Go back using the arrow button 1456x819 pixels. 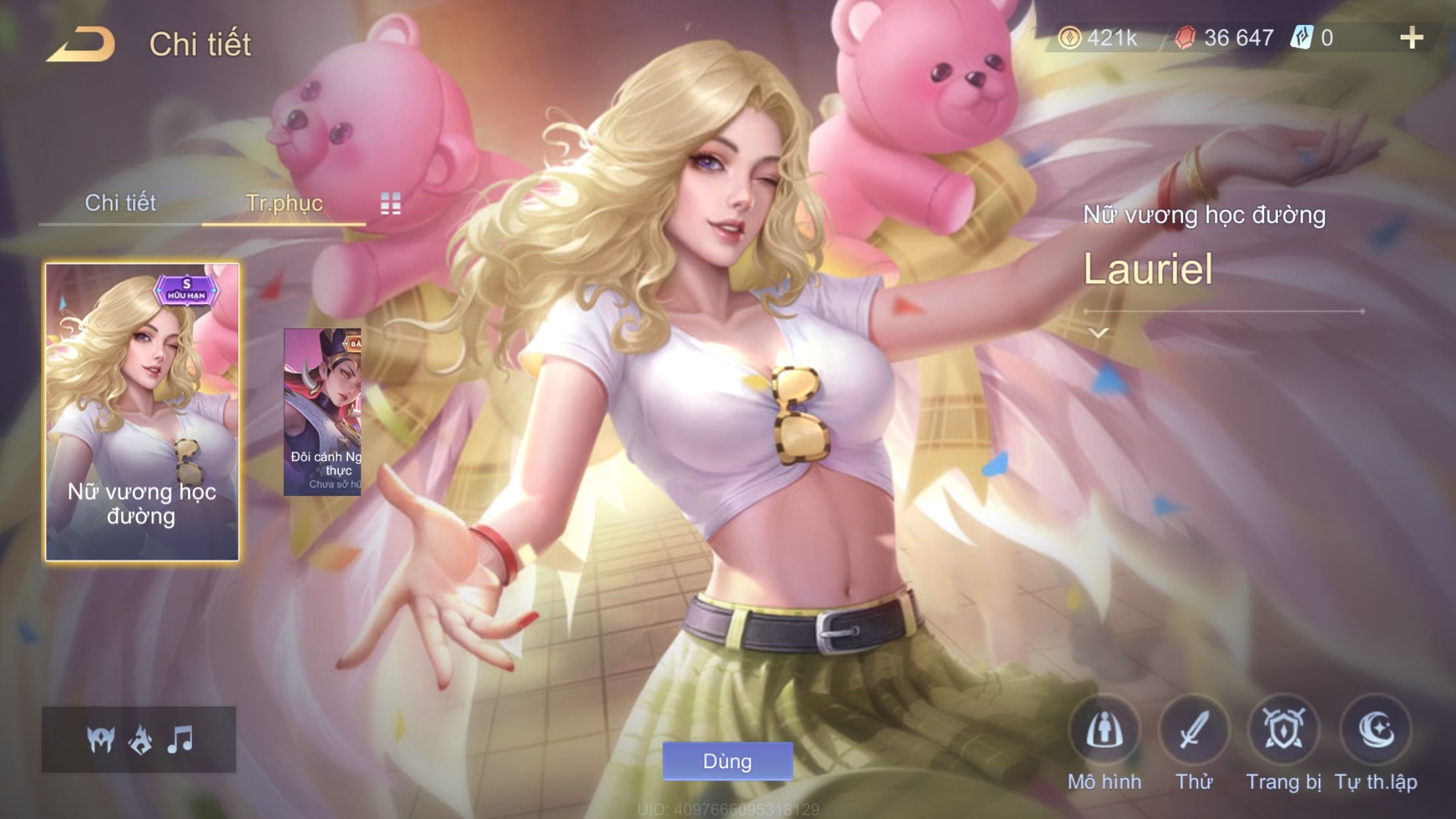[x=82, y=45]
